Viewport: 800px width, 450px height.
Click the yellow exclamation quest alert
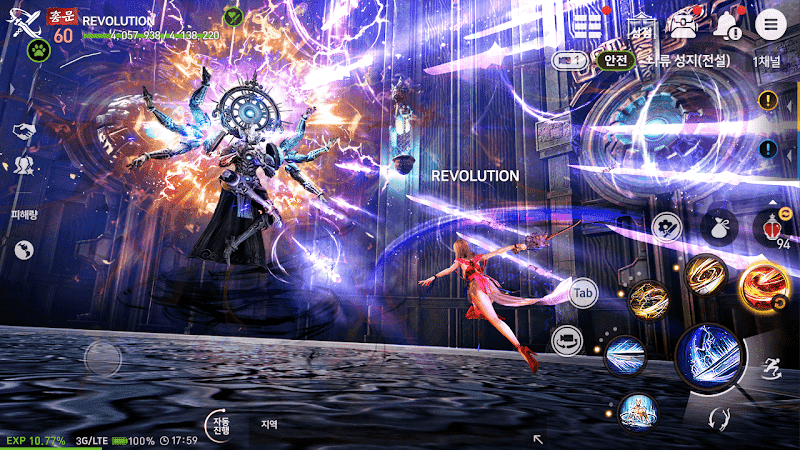tap(768, 100)
